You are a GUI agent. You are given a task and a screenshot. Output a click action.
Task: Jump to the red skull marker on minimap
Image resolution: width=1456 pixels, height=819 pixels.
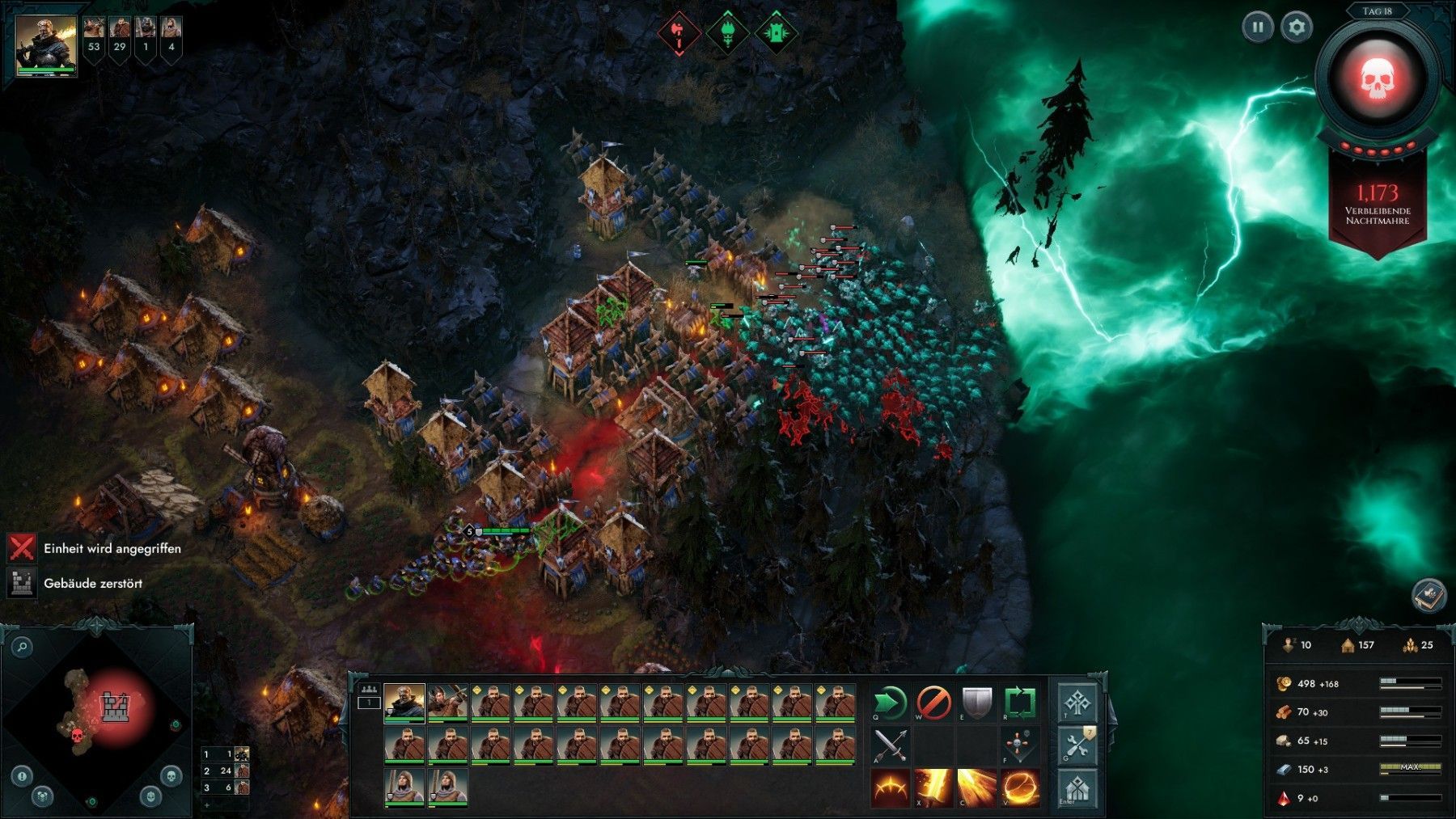pyautogui.click(x=78, y=736)
